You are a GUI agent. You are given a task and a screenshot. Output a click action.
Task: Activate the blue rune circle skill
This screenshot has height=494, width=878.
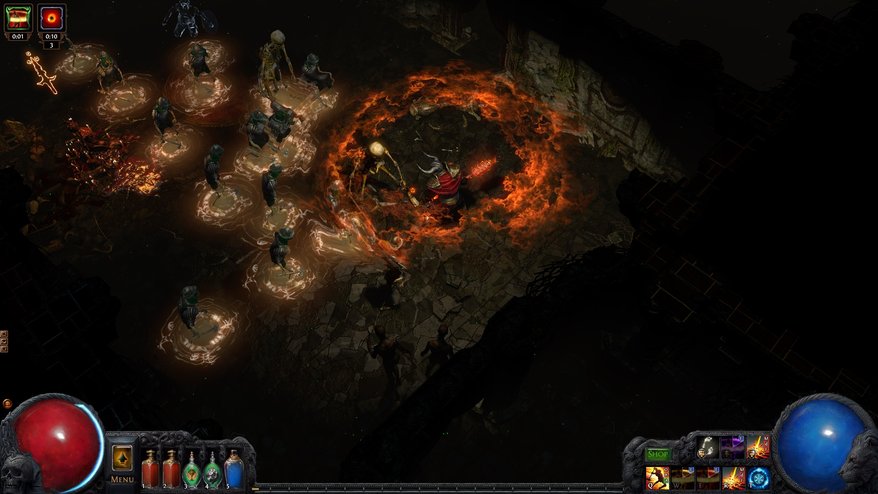(x=758, y=477)
